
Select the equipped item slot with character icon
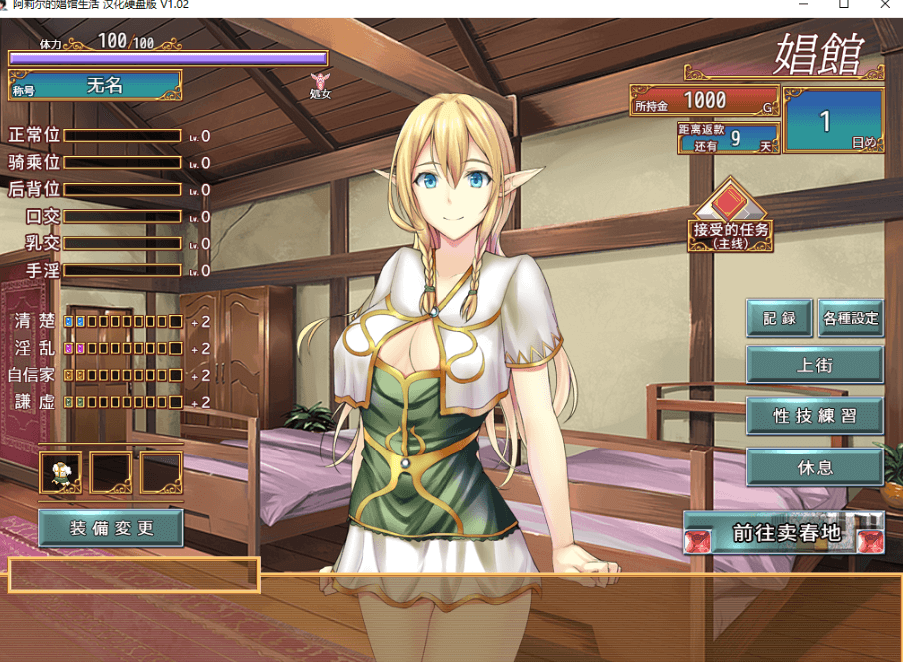pyautogui.click(x=61, y=473)
